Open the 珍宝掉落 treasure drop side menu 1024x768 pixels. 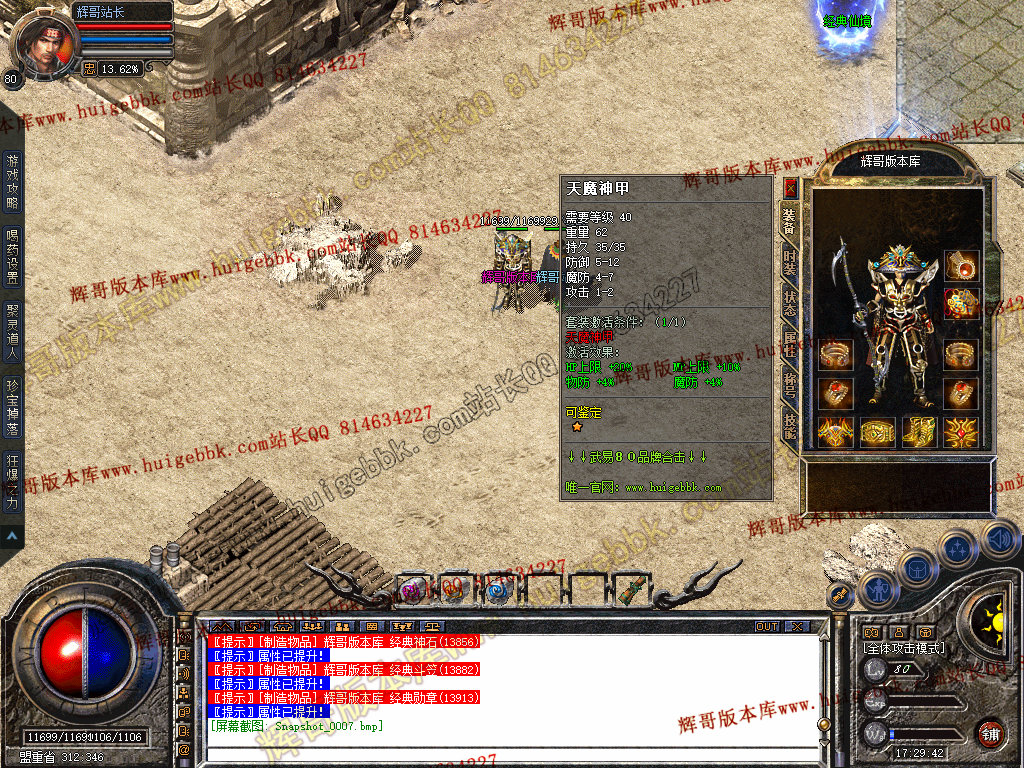[x=12, y=405]
